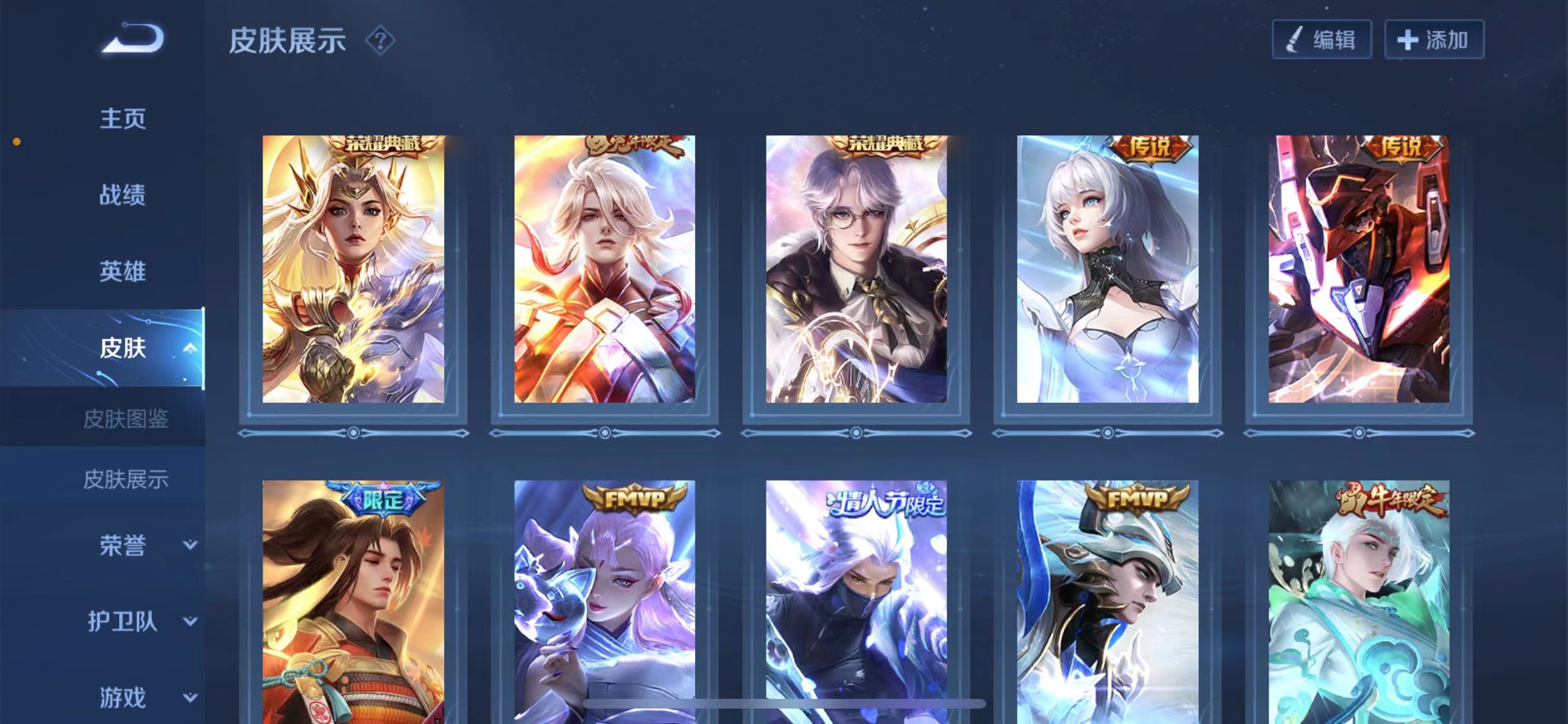The width and height of the screenshot is (1568, 724).
Task: Select the golden-crowned 荣耀典藏 skin card
Action: click(x=353, y=269)
